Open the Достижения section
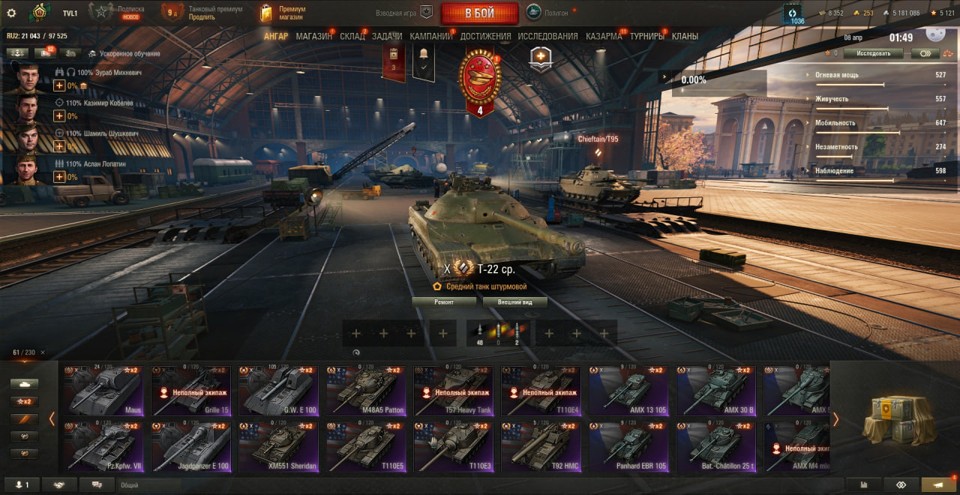Image resolution: width=960 pixels, height=495 pixels. point(485,36)
